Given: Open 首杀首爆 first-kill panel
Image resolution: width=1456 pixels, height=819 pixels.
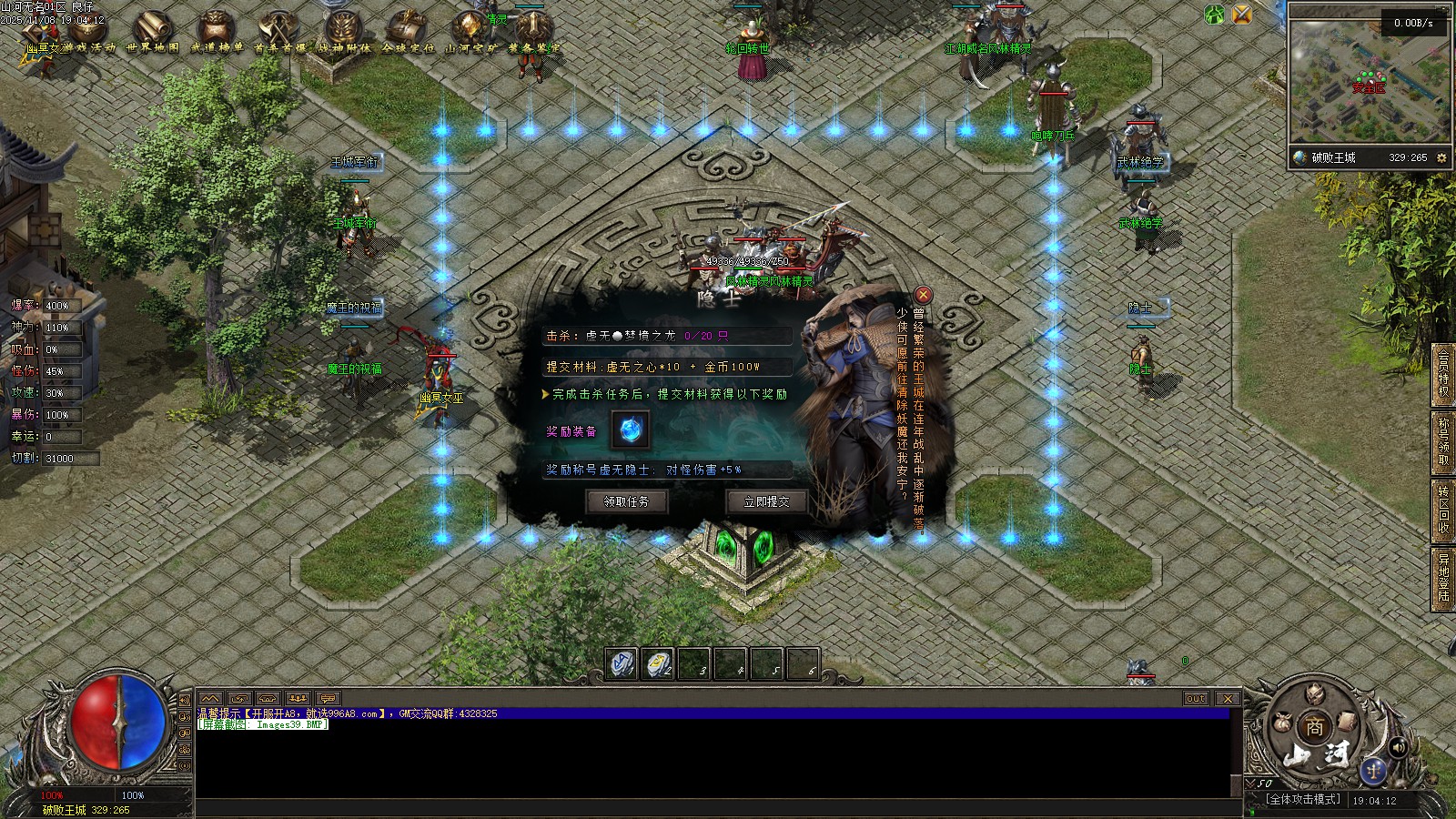Looking at the screenshot, I should coord(279,31).
